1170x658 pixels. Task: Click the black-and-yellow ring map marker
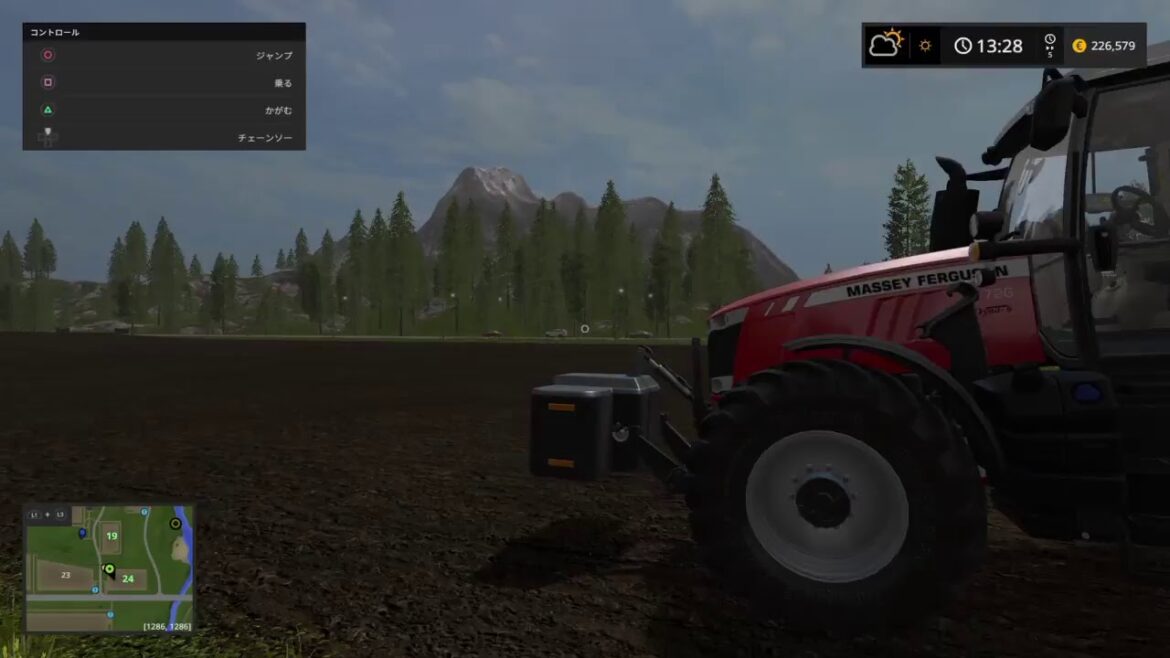pyautogui.click(x=176, y=523)
